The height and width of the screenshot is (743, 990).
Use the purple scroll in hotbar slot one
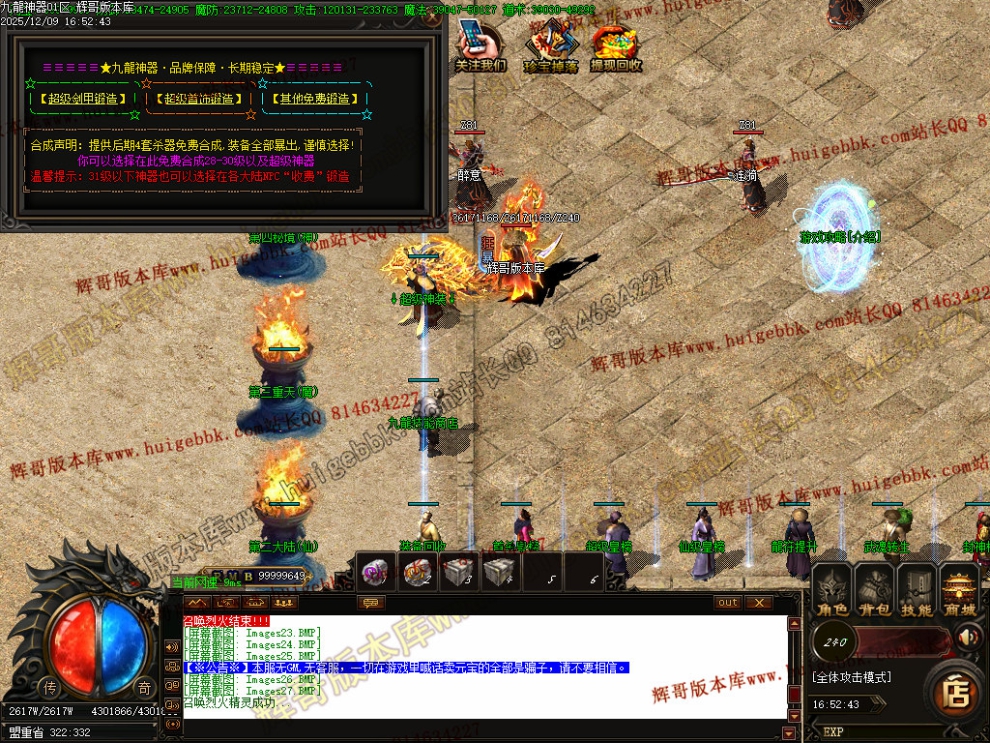378,574
